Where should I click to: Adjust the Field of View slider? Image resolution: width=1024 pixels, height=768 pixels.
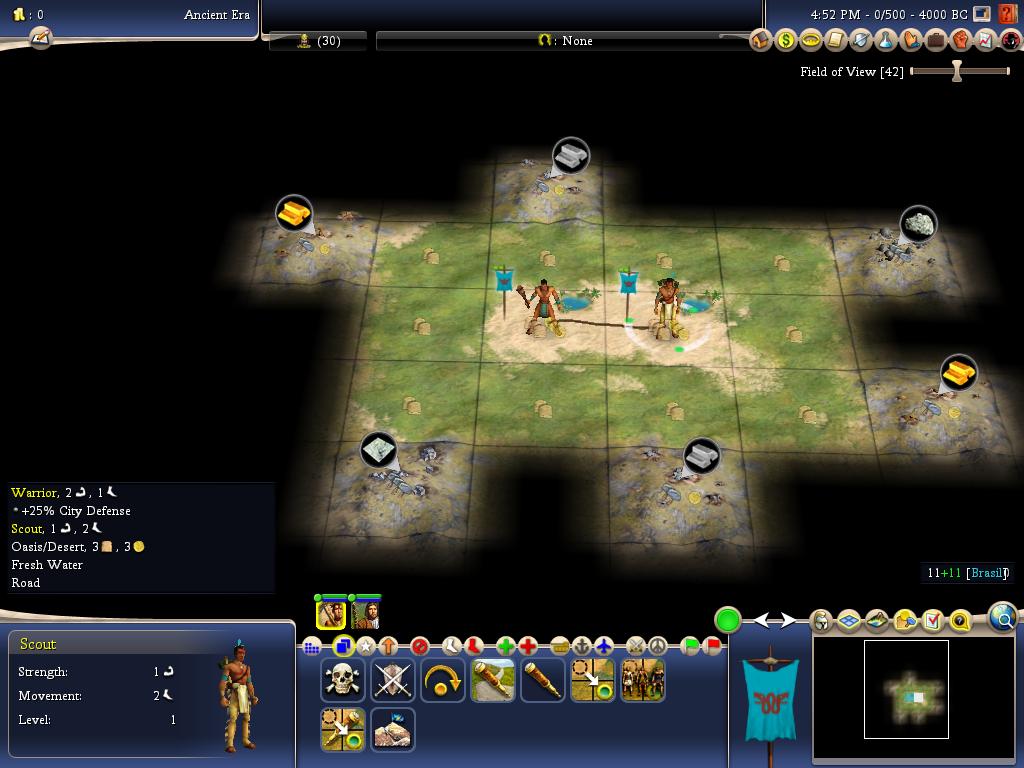957,71
